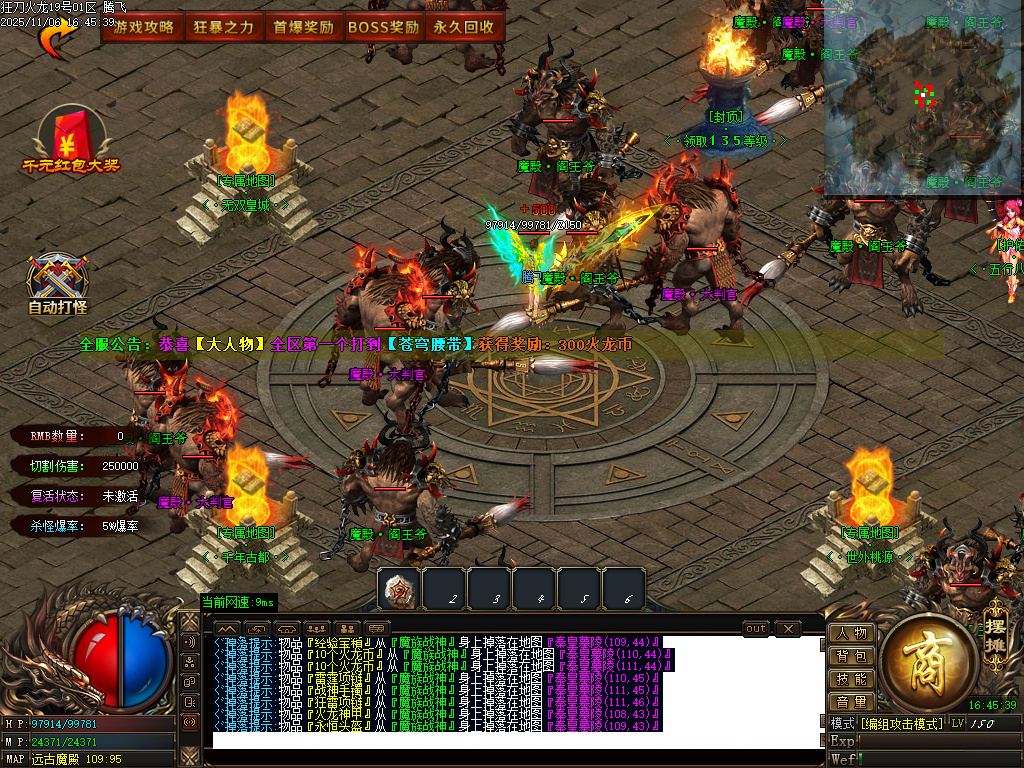Close the chat log with X button
The width and height of the screenshot is (1024, 768).
pyautogui.click(x=788, y=629)
